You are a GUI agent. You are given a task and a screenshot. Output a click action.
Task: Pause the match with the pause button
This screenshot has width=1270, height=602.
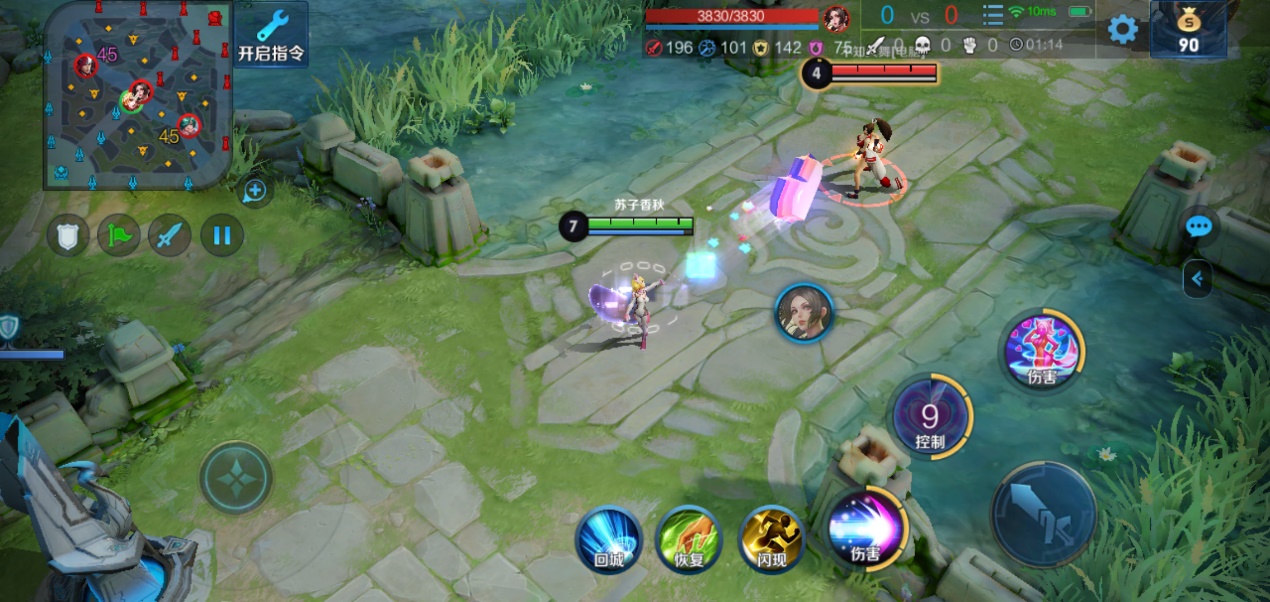(222, 236)
